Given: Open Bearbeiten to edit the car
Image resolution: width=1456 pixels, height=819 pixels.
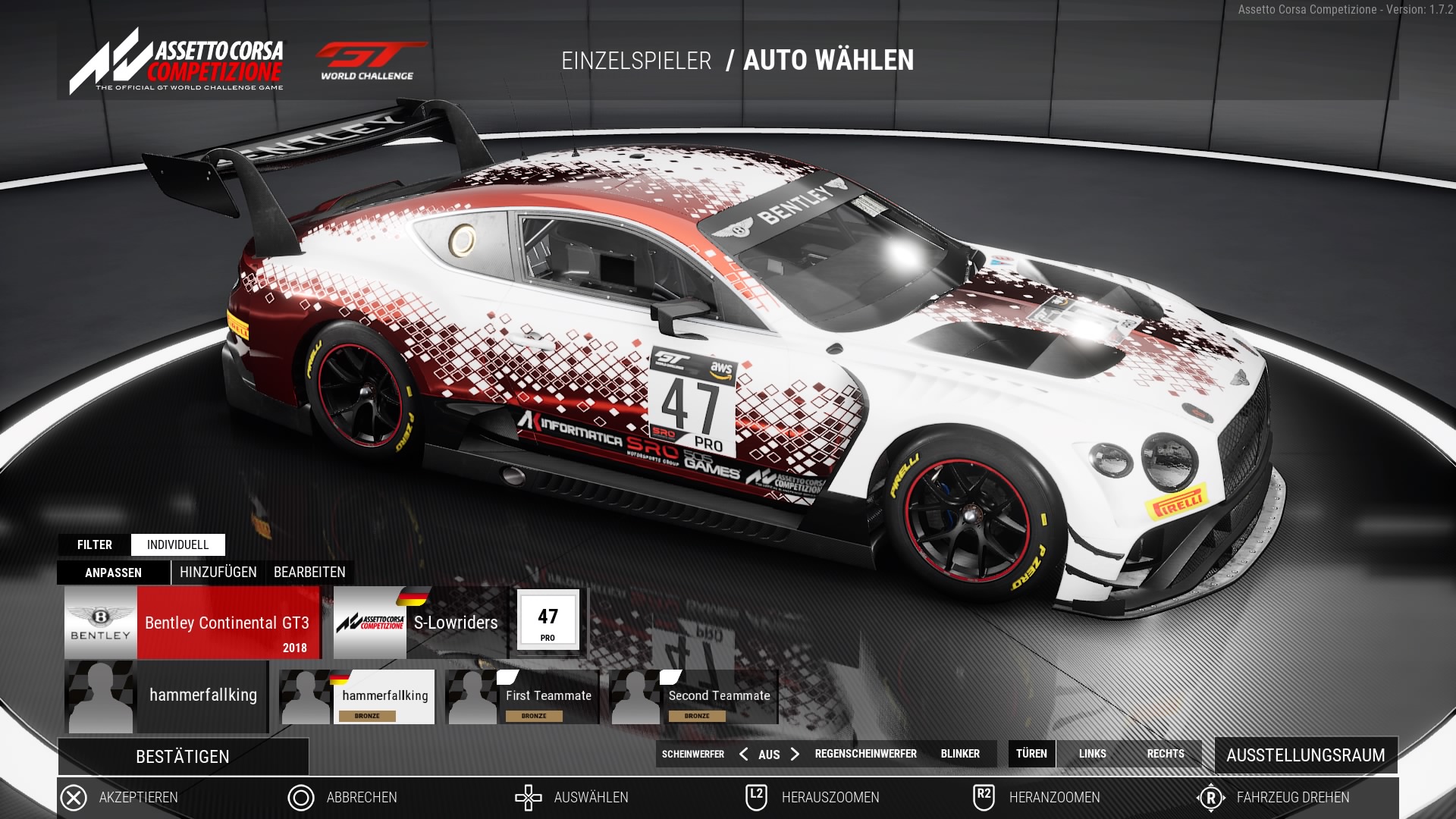Looking at the screenshot, I should pos(309,573).
